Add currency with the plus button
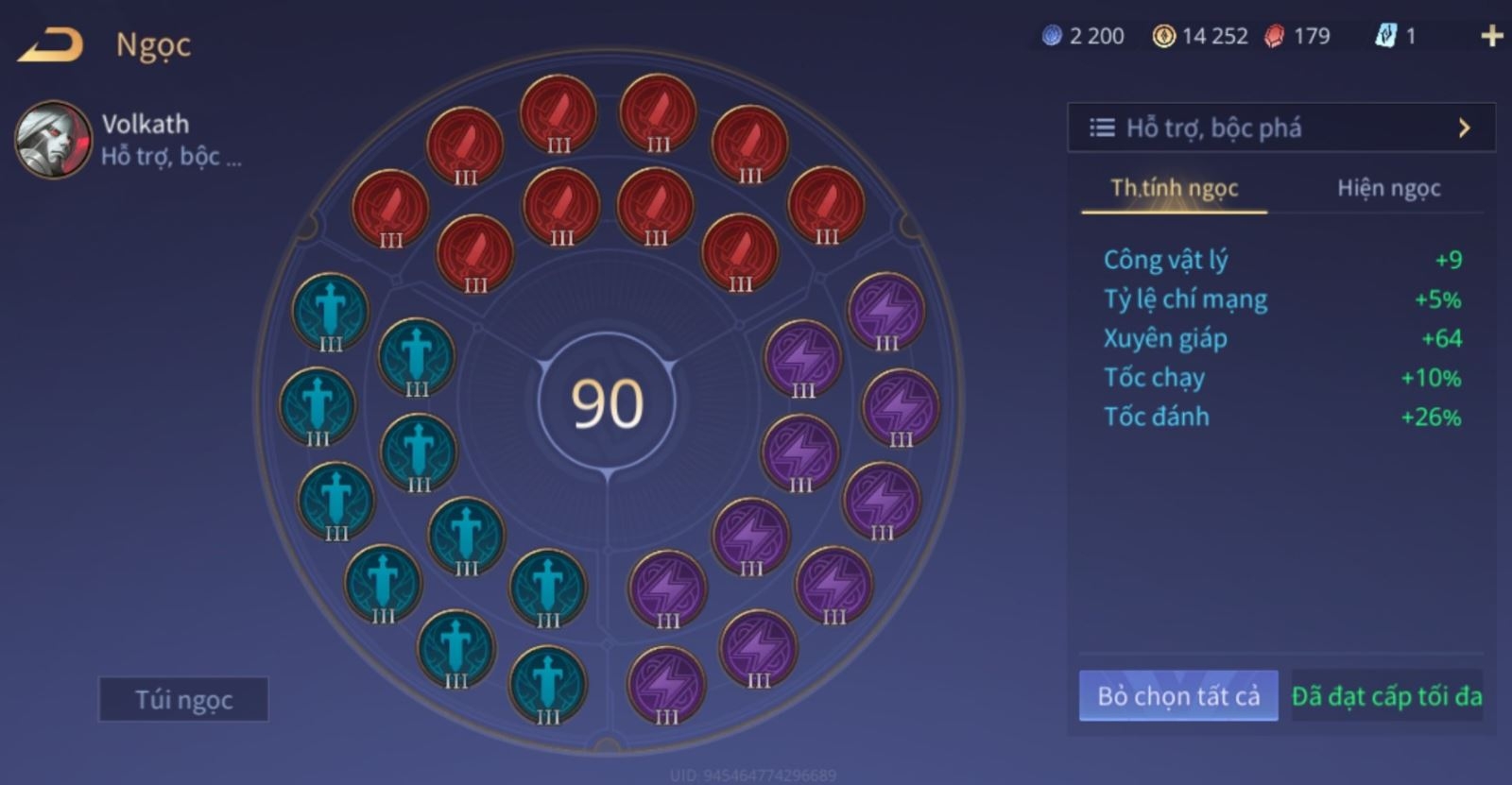The height and width of the screenshot is (785, 1512). [1491, 36]
